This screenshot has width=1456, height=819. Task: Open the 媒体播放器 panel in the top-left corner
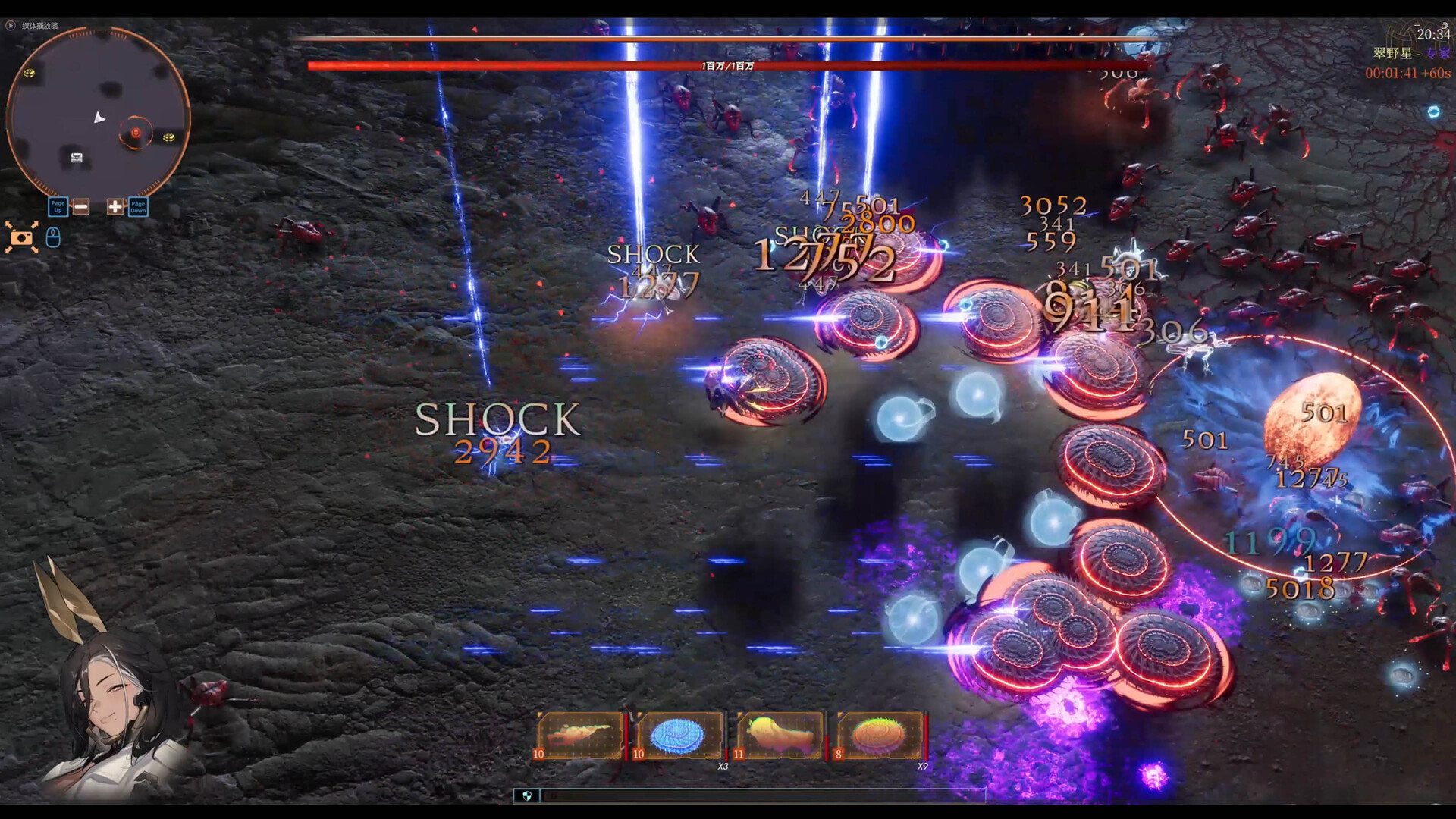[x=40, y=25]
